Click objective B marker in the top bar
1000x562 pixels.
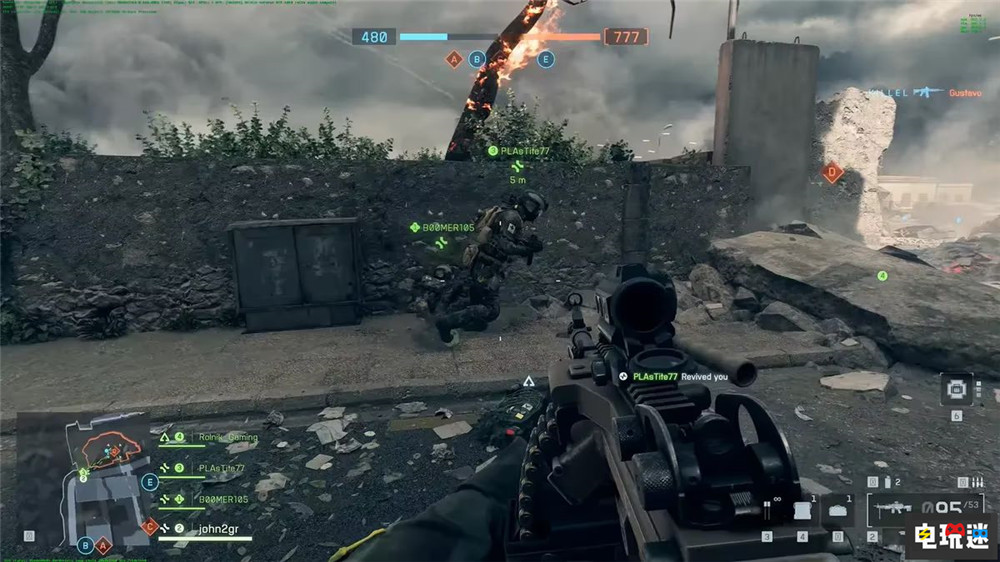pyautogui.click(x=477, y=59)
